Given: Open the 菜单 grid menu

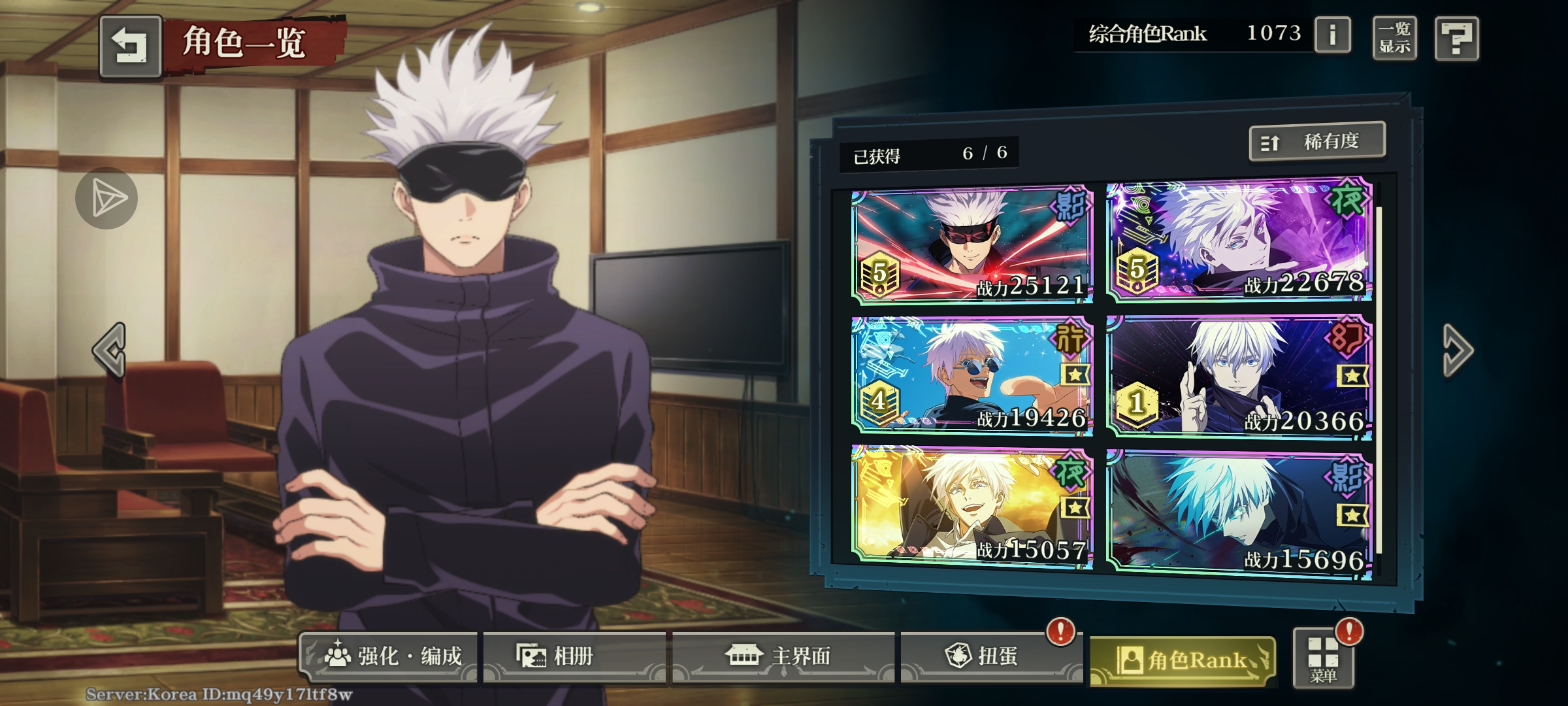Looking at the screenshot, I should tap(1323, 659).
